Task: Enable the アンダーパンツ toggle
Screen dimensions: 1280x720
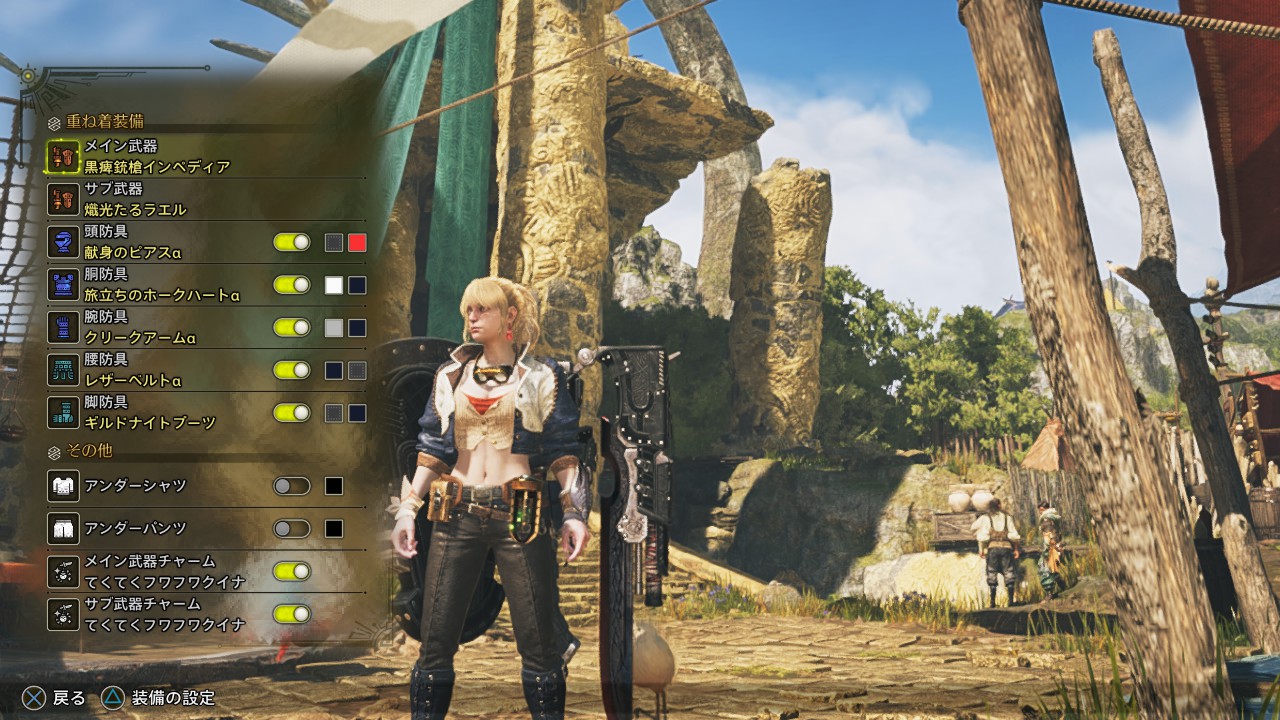Action: coord(292,528)
